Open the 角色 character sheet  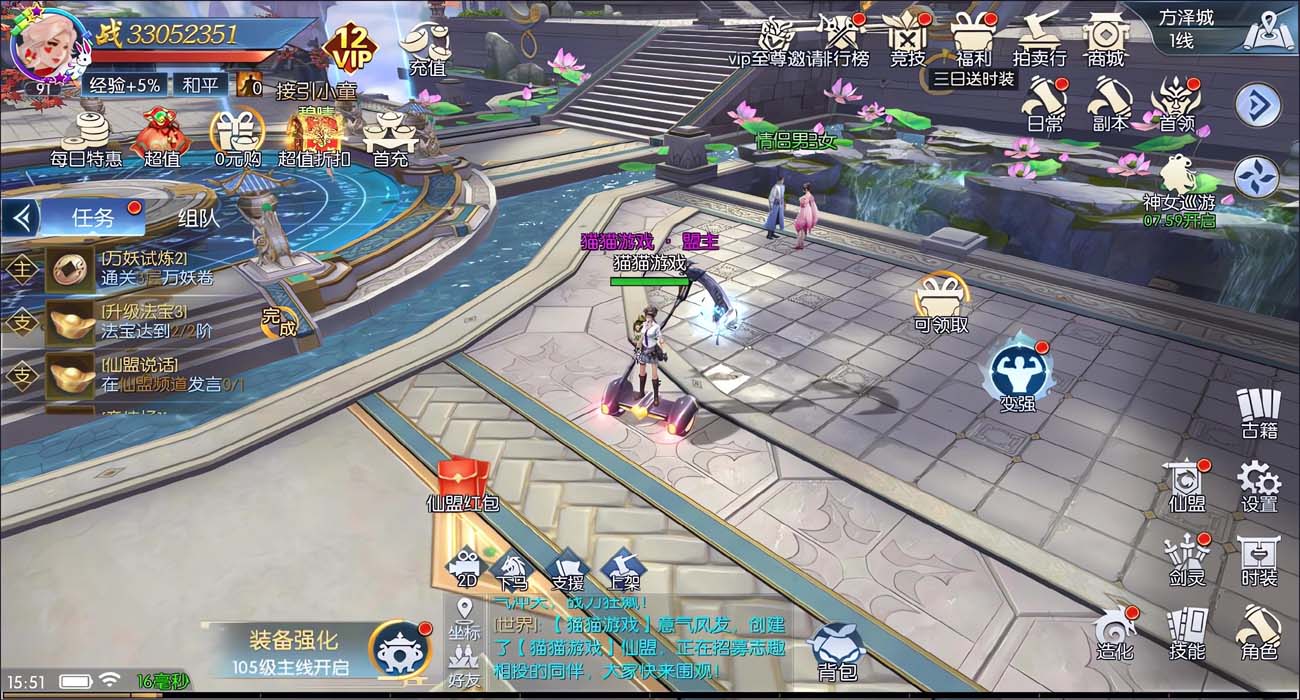tap(1259, 633)
